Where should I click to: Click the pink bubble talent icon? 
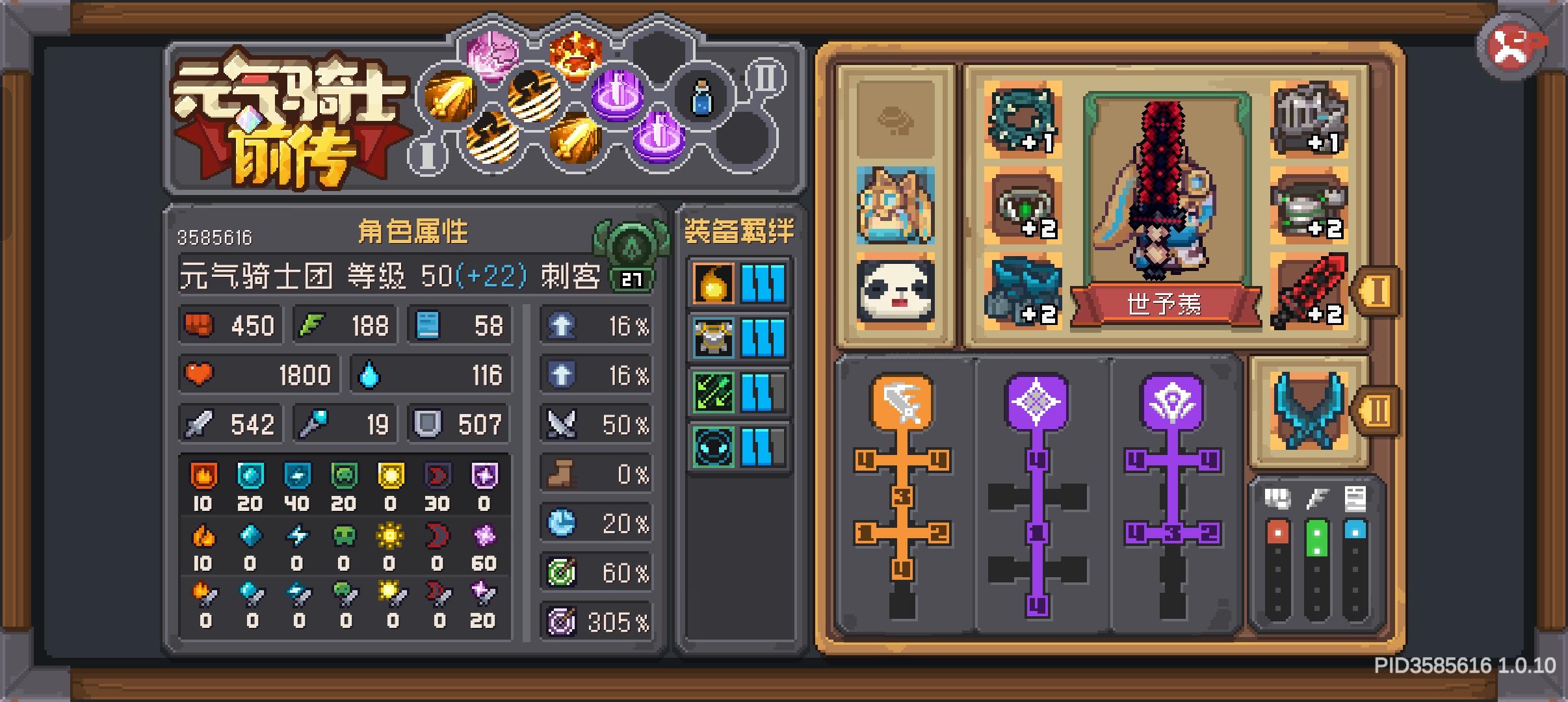(492, 55)
